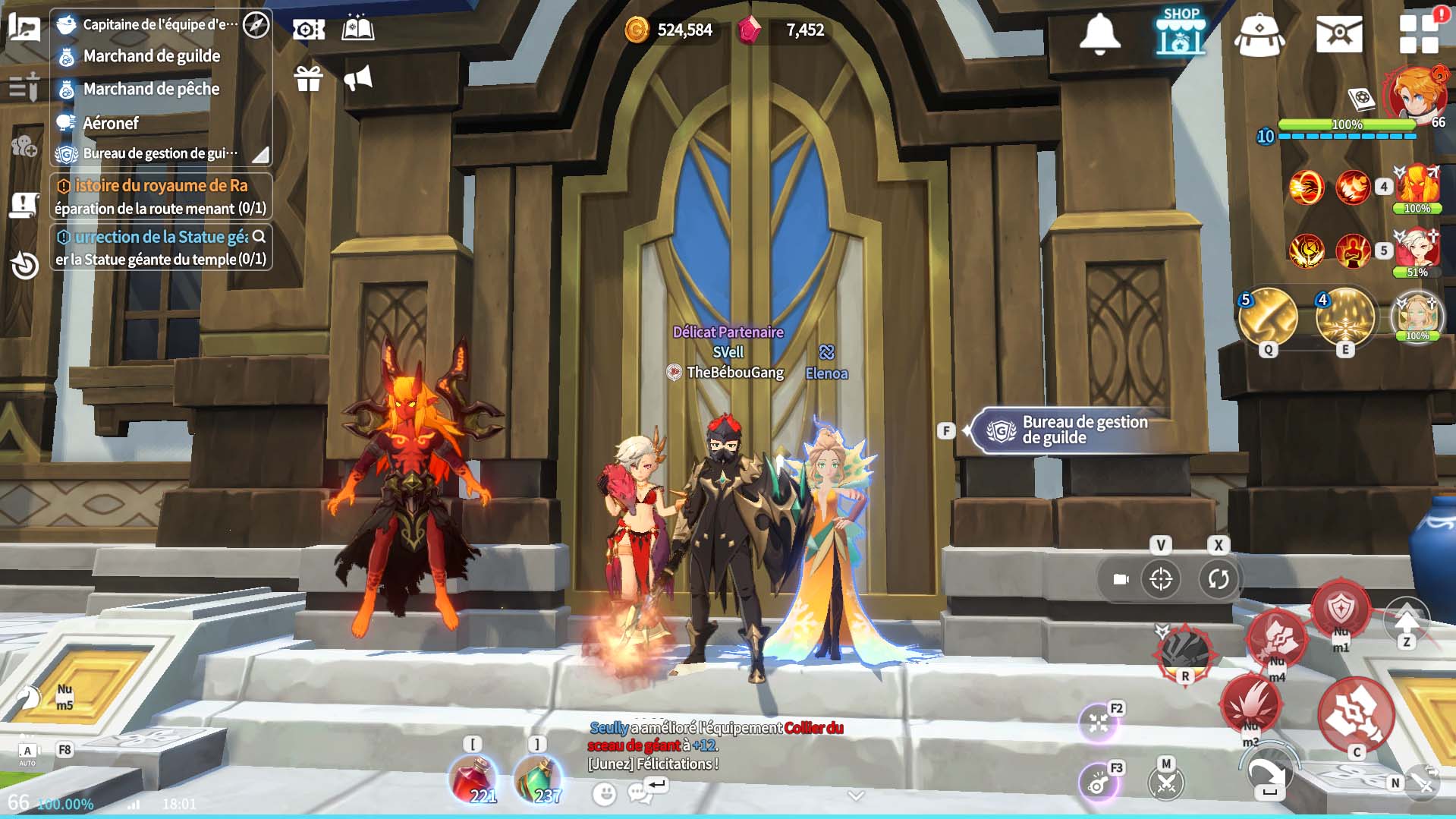Open the SHOP store icon
Image resolution: width=1456 pixels, height=819 pixels.
coord(1181,33)
